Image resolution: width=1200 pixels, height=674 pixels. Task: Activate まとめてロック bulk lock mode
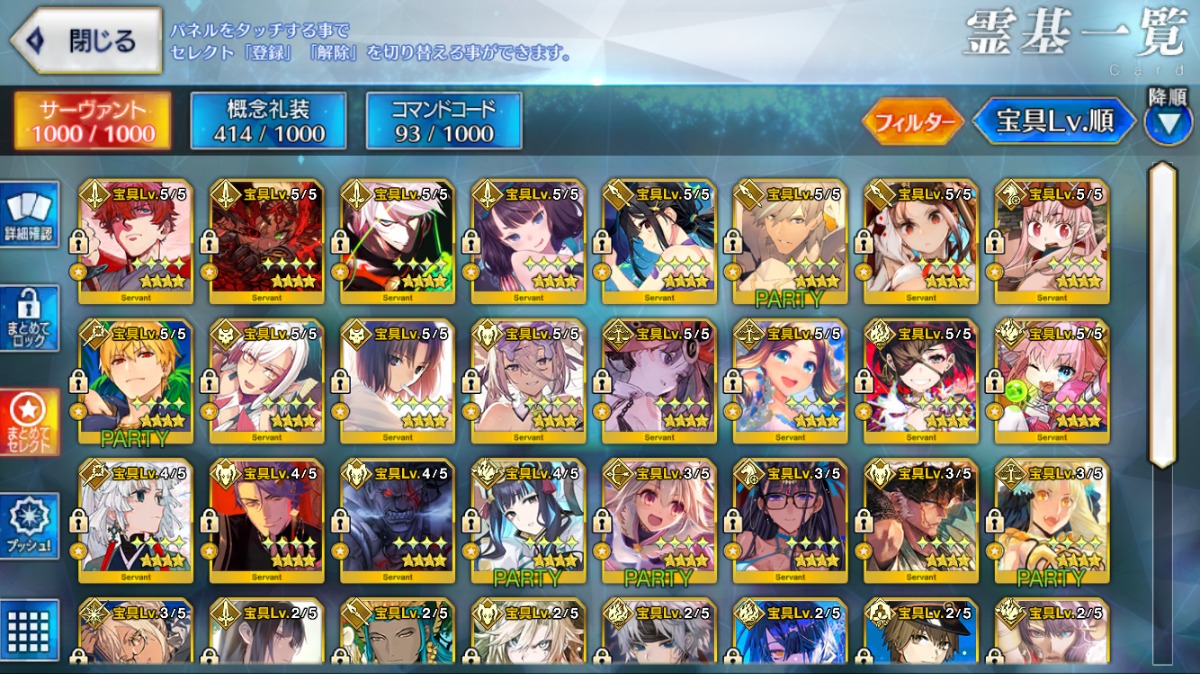[x=30, y=318]
